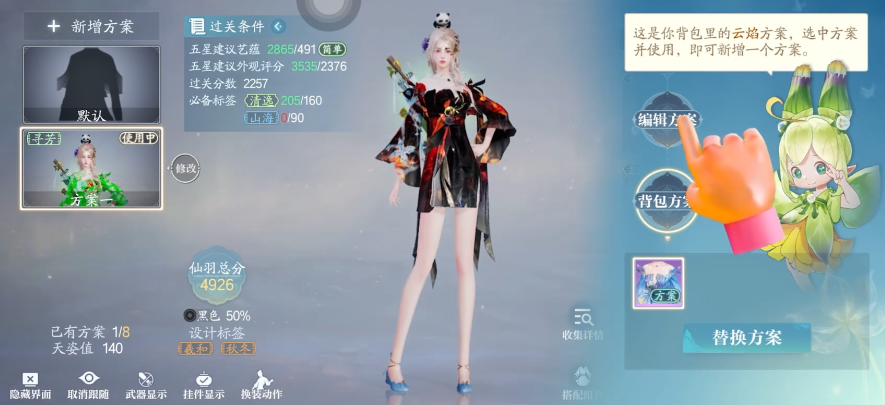Toggle accessory display (挂件显示)

[203, 385]
